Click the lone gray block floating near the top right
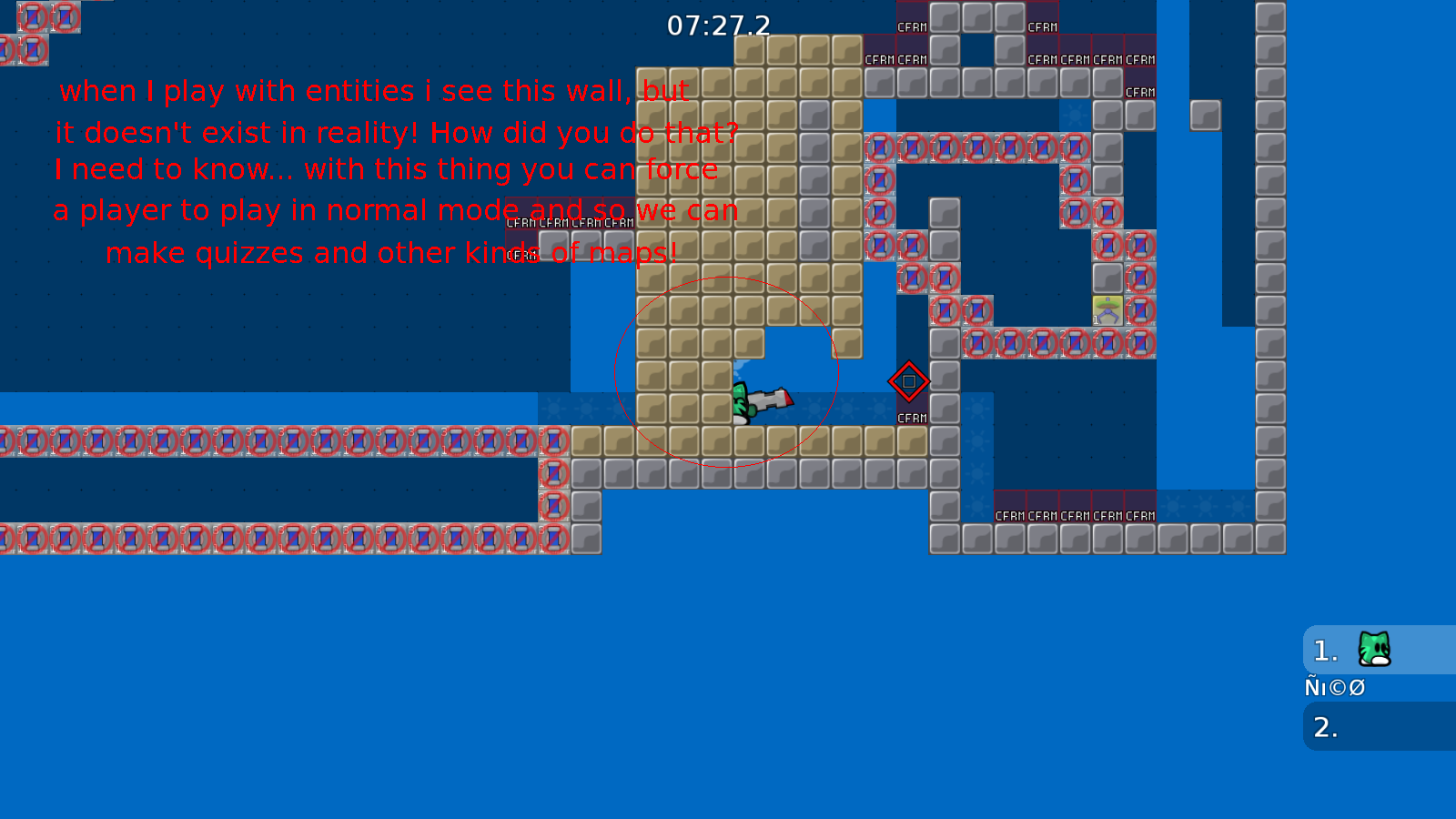Viewport: 1456px width, 819px height. pos(1208,114)
